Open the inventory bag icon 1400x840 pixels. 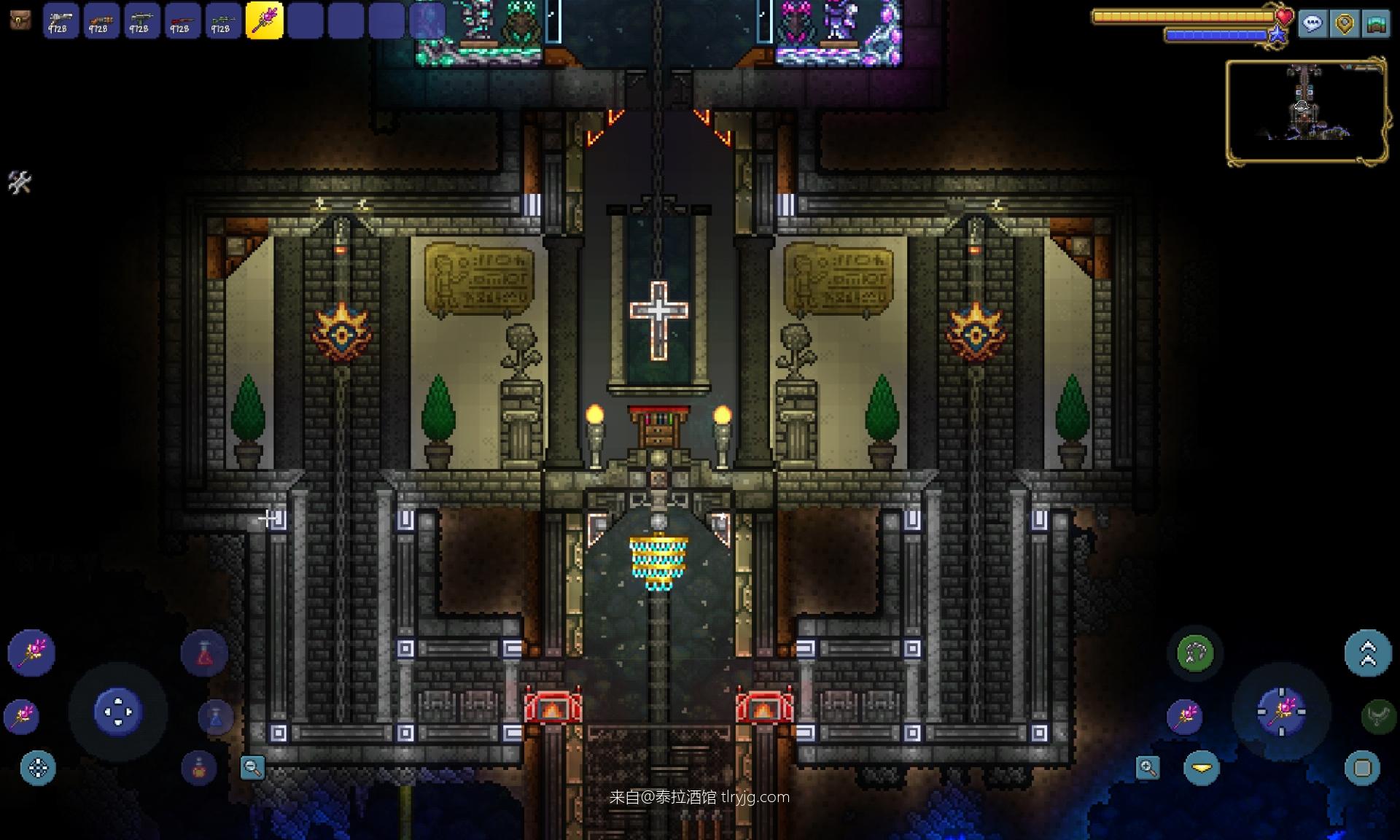click(20, 20)
